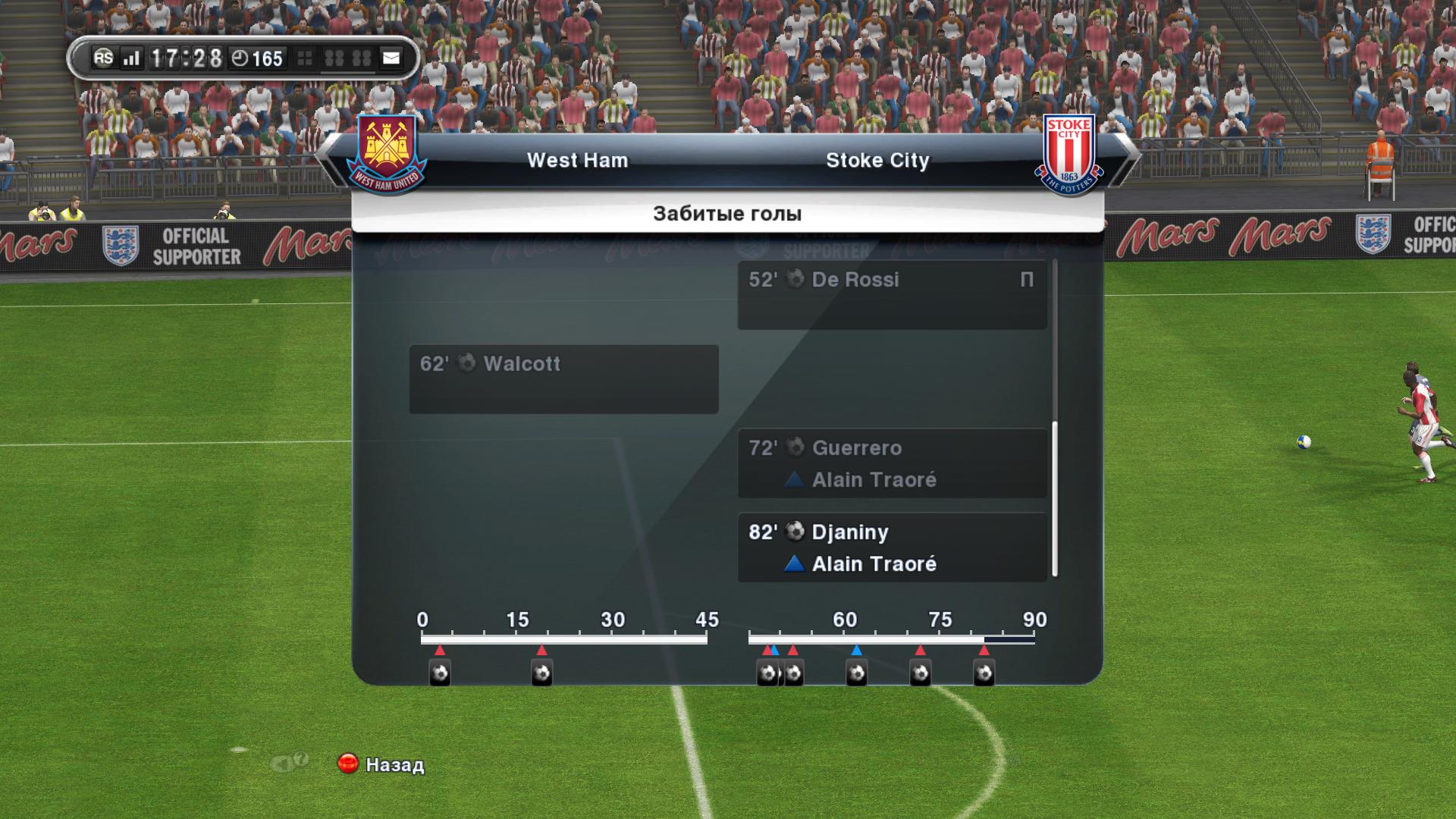Select the earliest first-half goal ball marker
This screenshot has width=1456, height=819.
coord(440,673)
